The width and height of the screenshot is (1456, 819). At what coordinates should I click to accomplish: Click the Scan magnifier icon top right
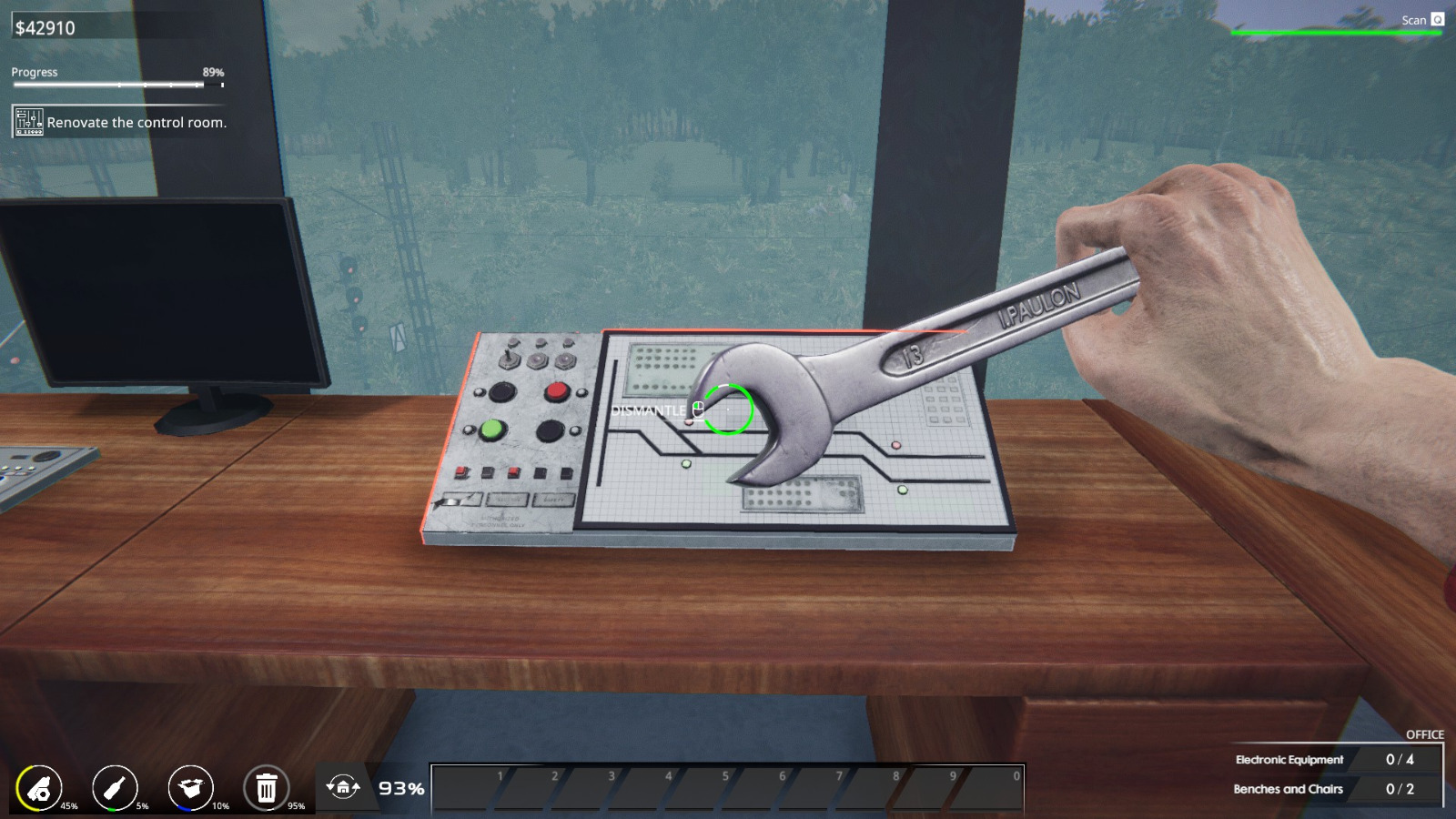pyautogui.click(x=1436, y=19)
